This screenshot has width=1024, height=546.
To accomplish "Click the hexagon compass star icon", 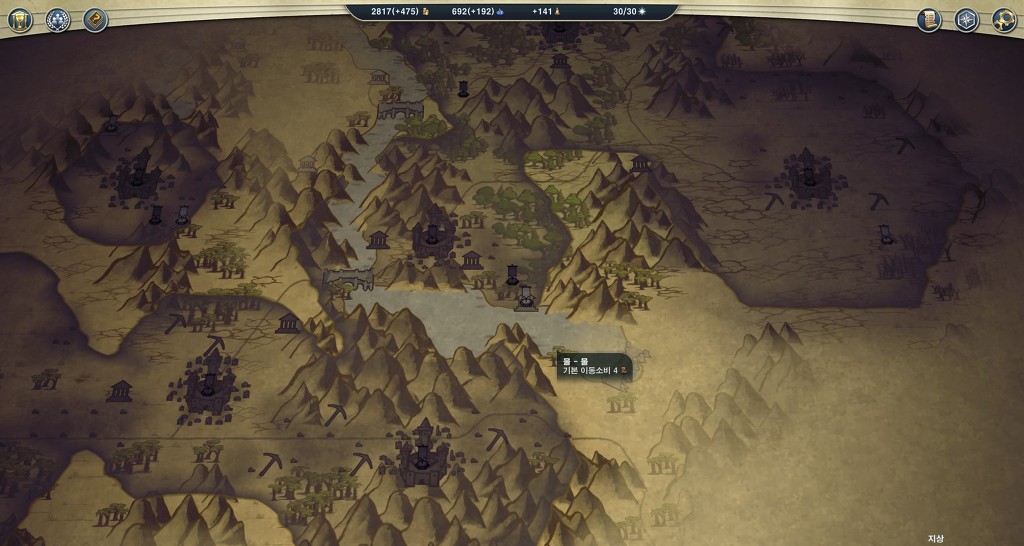I will (x=966, y=20).
